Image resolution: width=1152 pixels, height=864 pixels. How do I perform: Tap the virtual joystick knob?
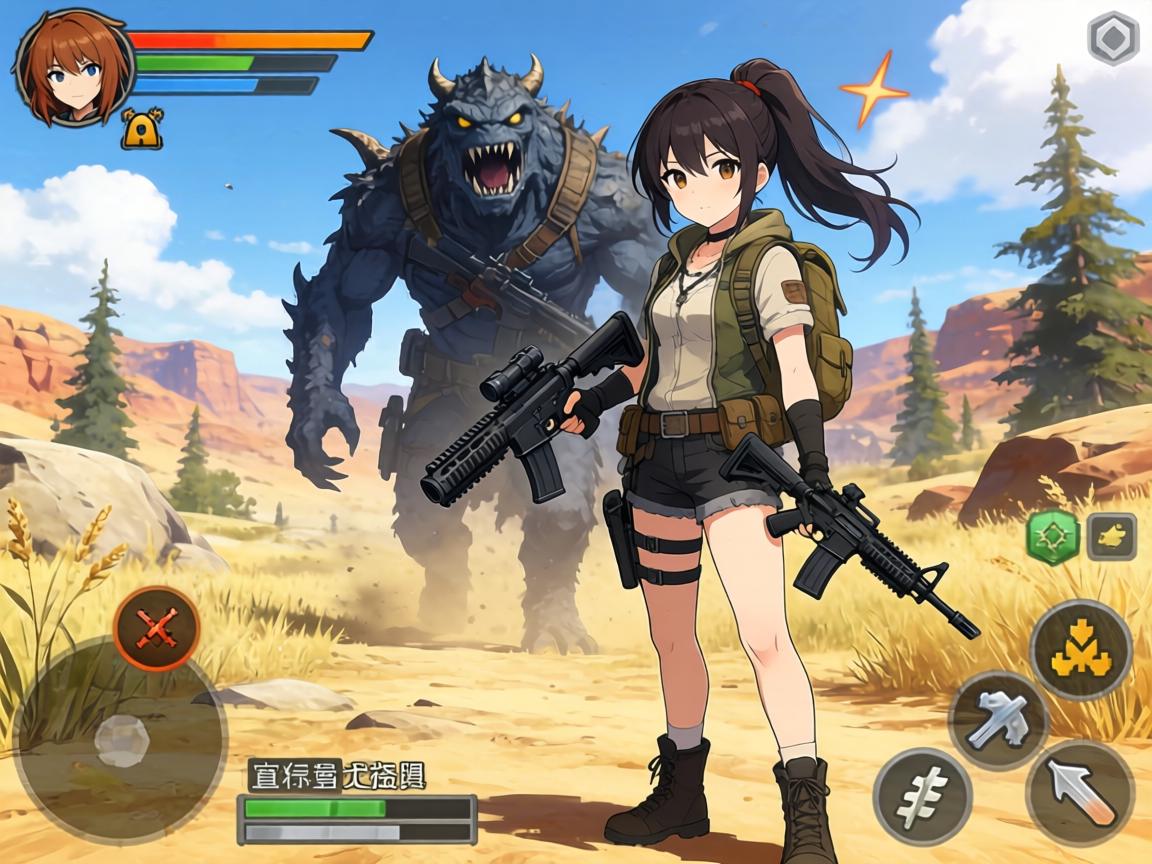tap(123, 741)
